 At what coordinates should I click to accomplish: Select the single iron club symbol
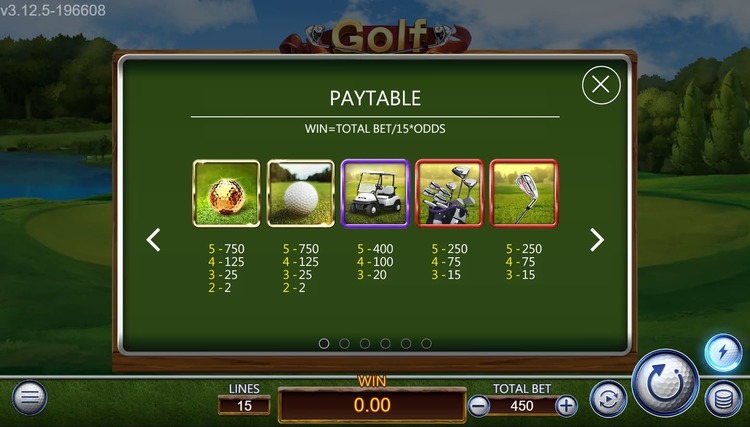click(x=524, y=193)
